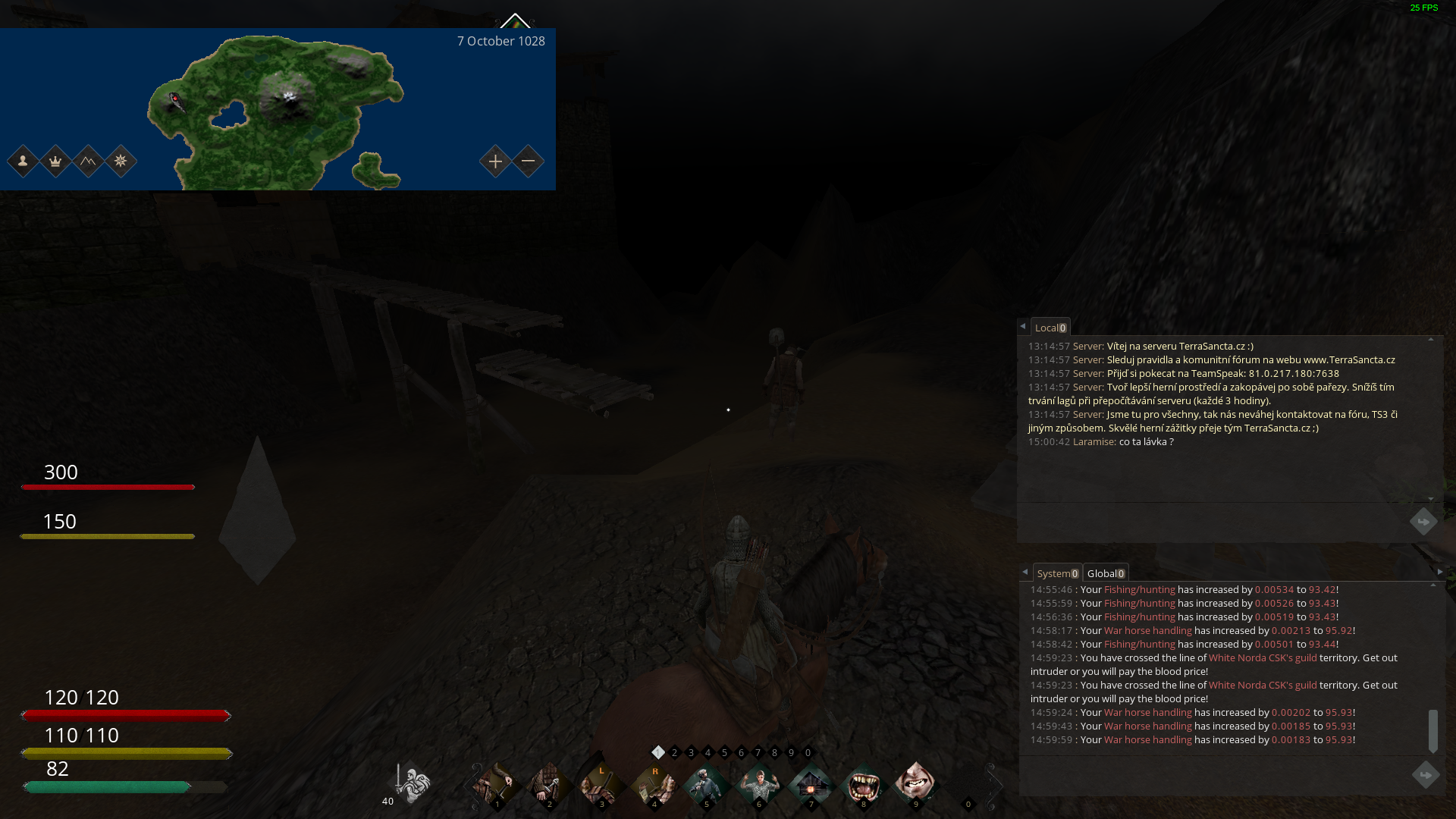
Task: Trigger the open-mouth shout in slot 8
Action: [864, 784]
